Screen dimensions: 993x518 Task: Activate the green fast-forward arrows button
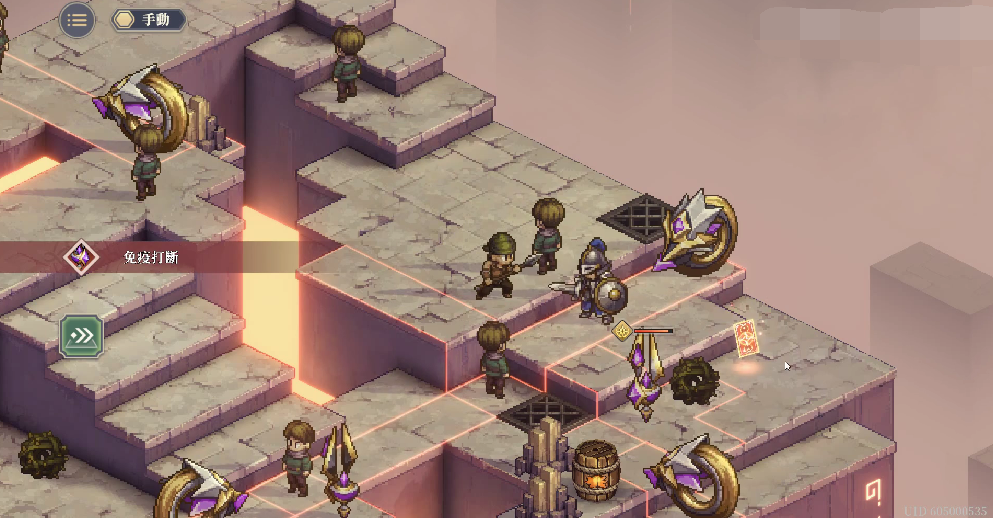tap(82, 336)
